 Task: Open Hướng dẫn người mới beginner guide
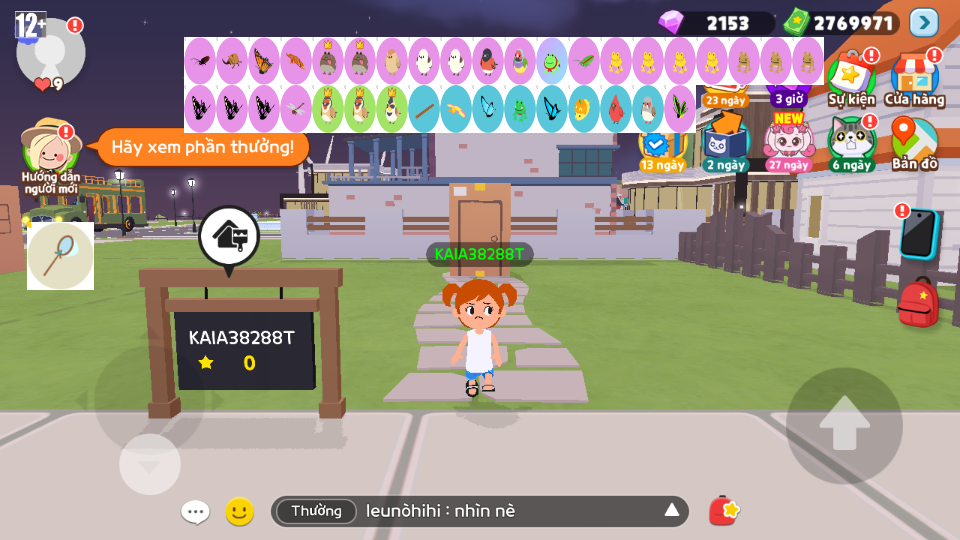click(51, 155)
